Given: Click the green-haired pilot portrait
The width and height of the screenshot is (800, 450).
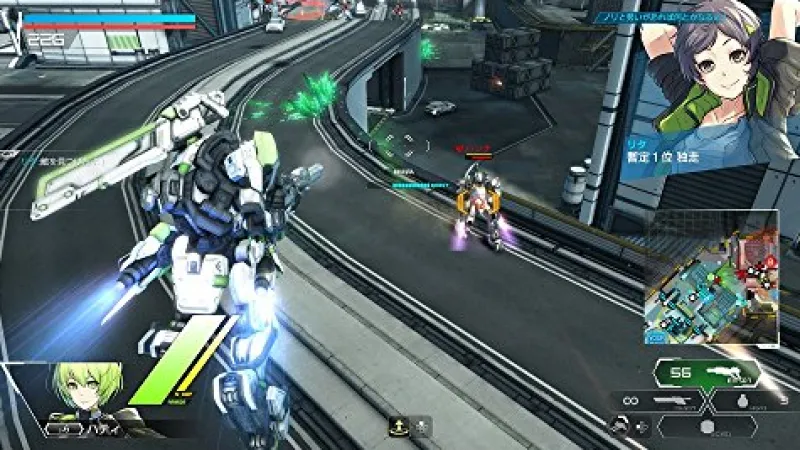Looking at the screenshot, I should [x=90, y=397].
